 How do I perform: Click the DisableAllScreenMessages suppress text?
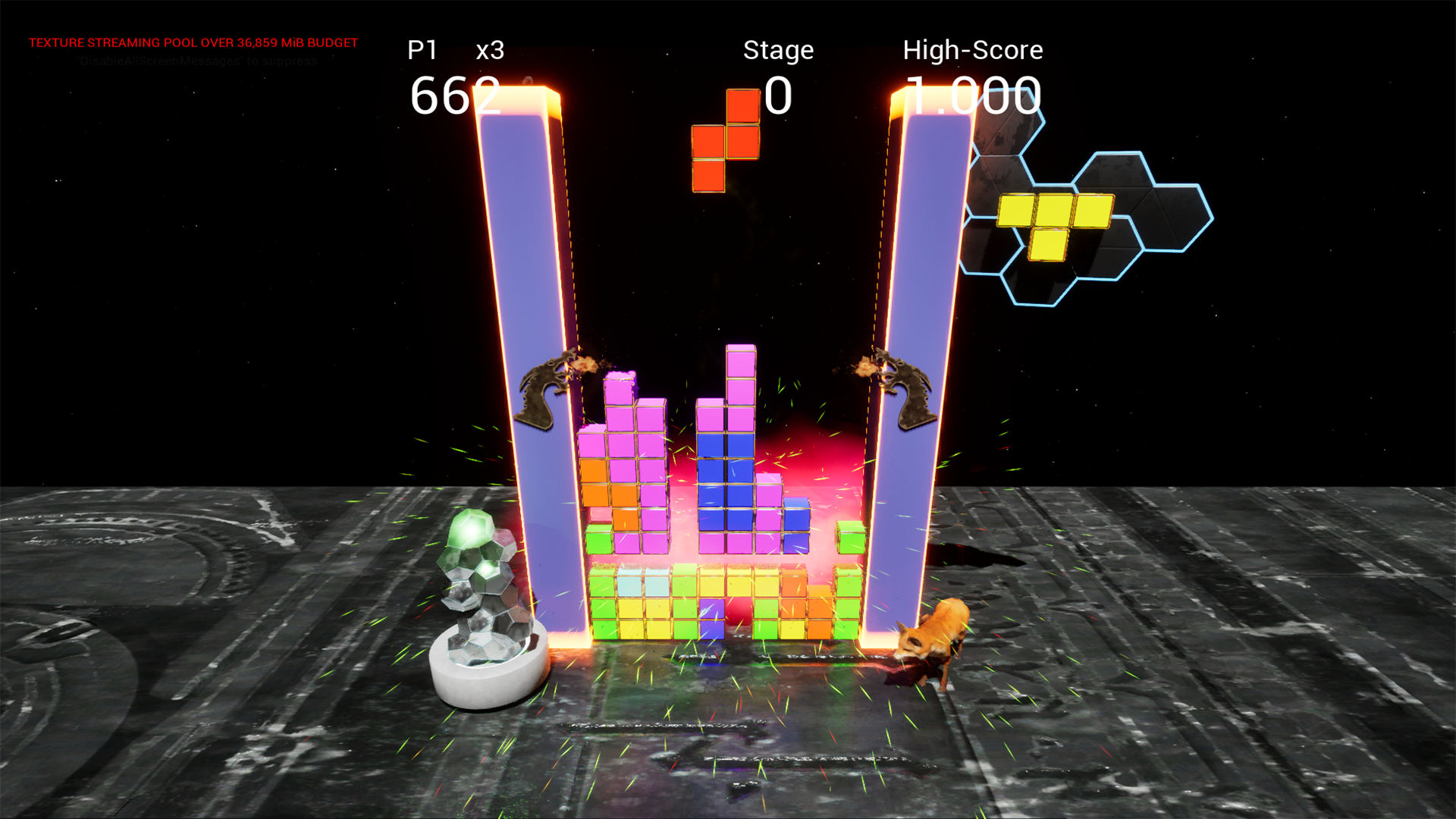tap(196, 61)
